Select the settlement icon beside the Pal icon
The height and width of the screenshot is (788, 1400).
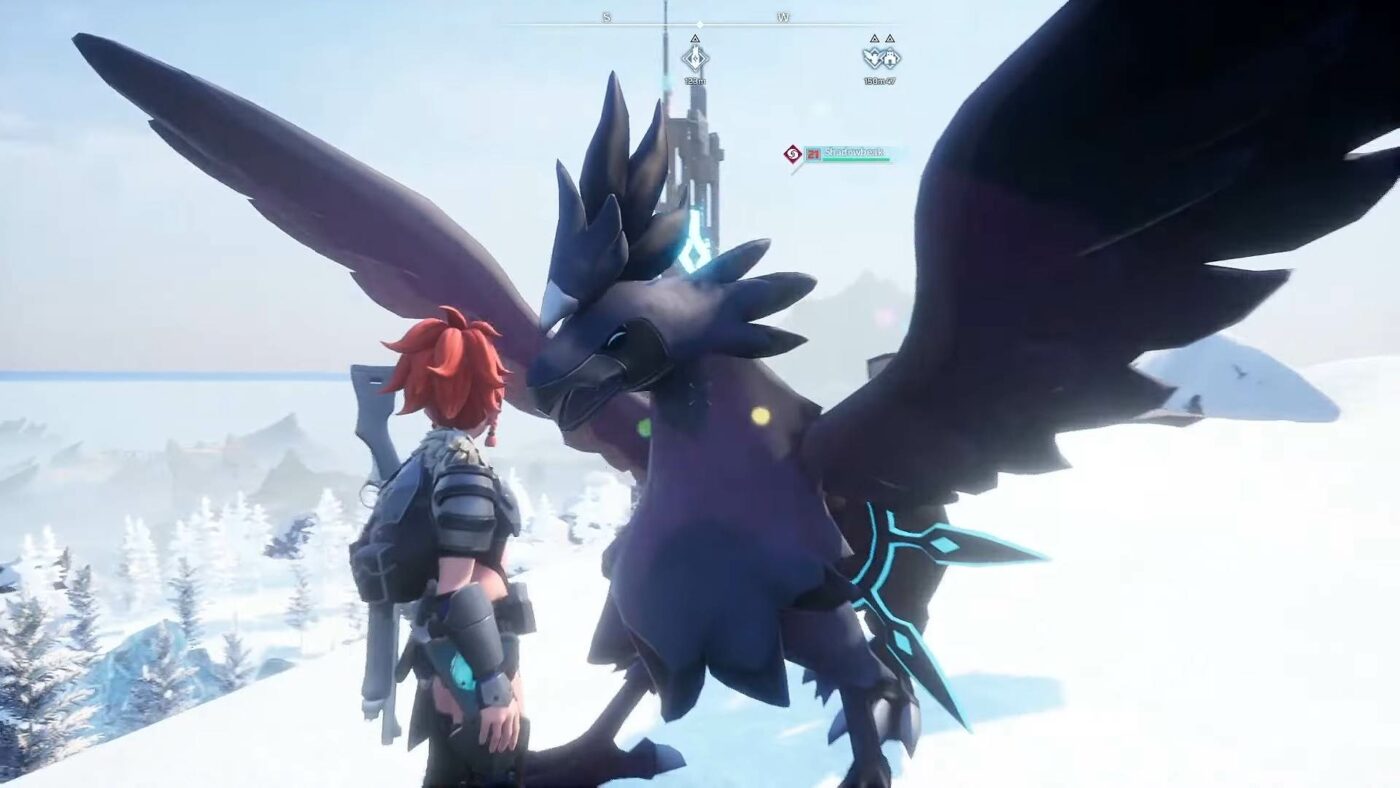click(892, 58)
